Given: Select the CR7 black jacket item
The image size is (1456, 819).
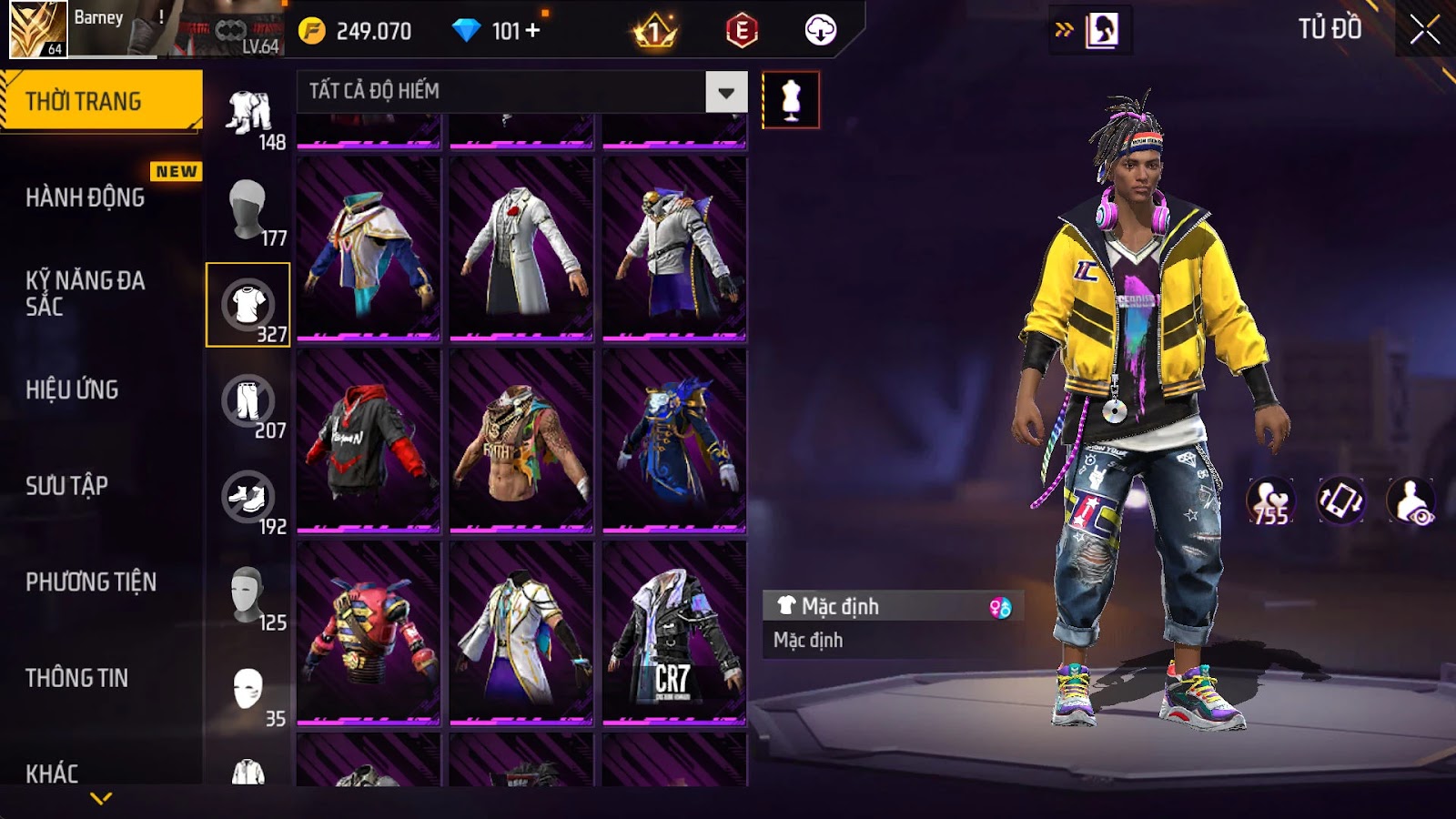Looking at the screenshot, I should 673,632.
